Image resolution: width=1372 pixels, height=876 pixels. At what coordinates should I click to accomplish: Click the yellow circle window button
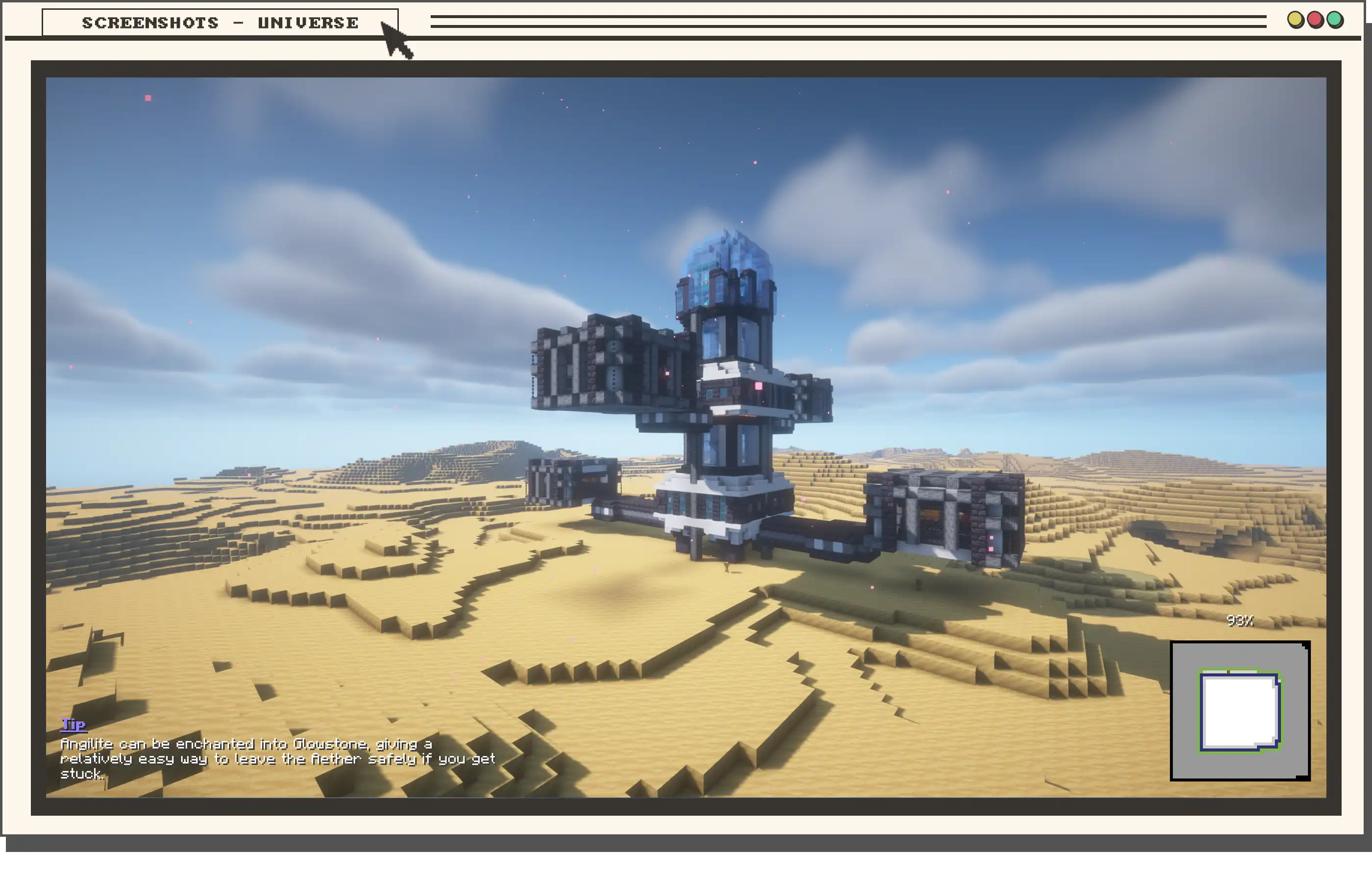pos(1295,20)
